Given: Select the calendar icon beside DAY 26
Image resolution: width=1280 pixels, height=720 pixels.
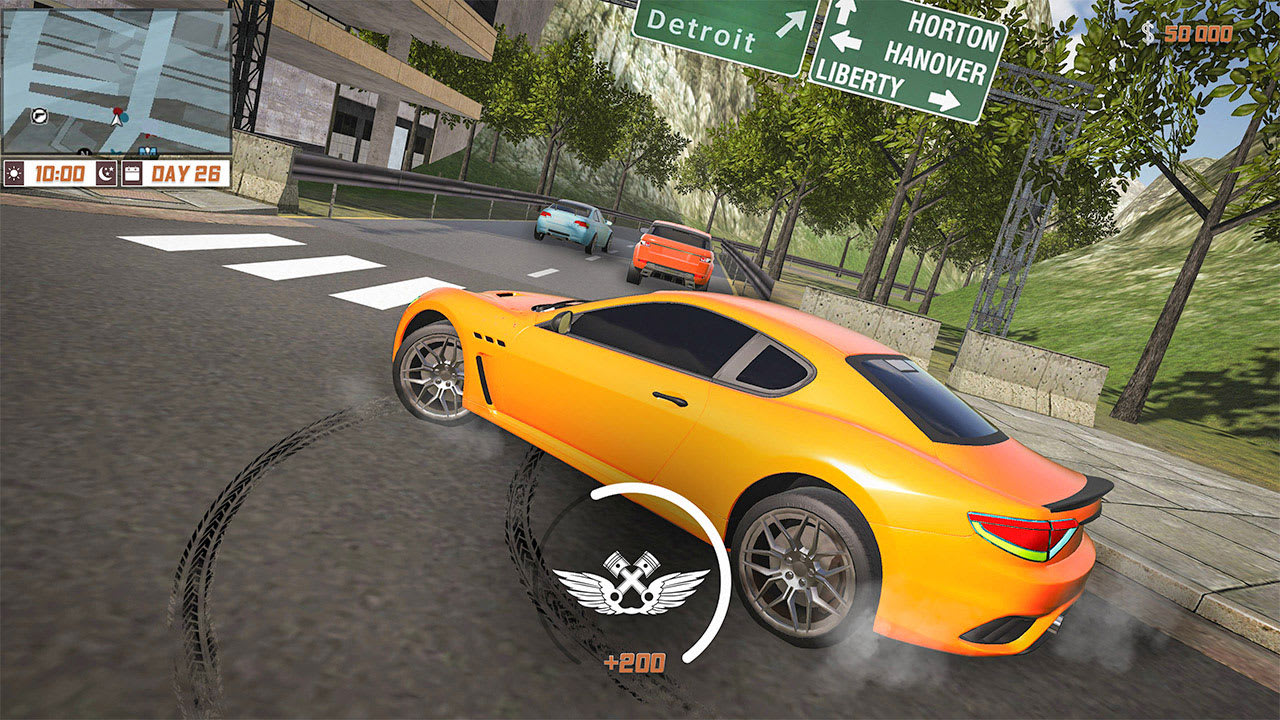Looking at the screenshot, I should click(x=132, y=171).
